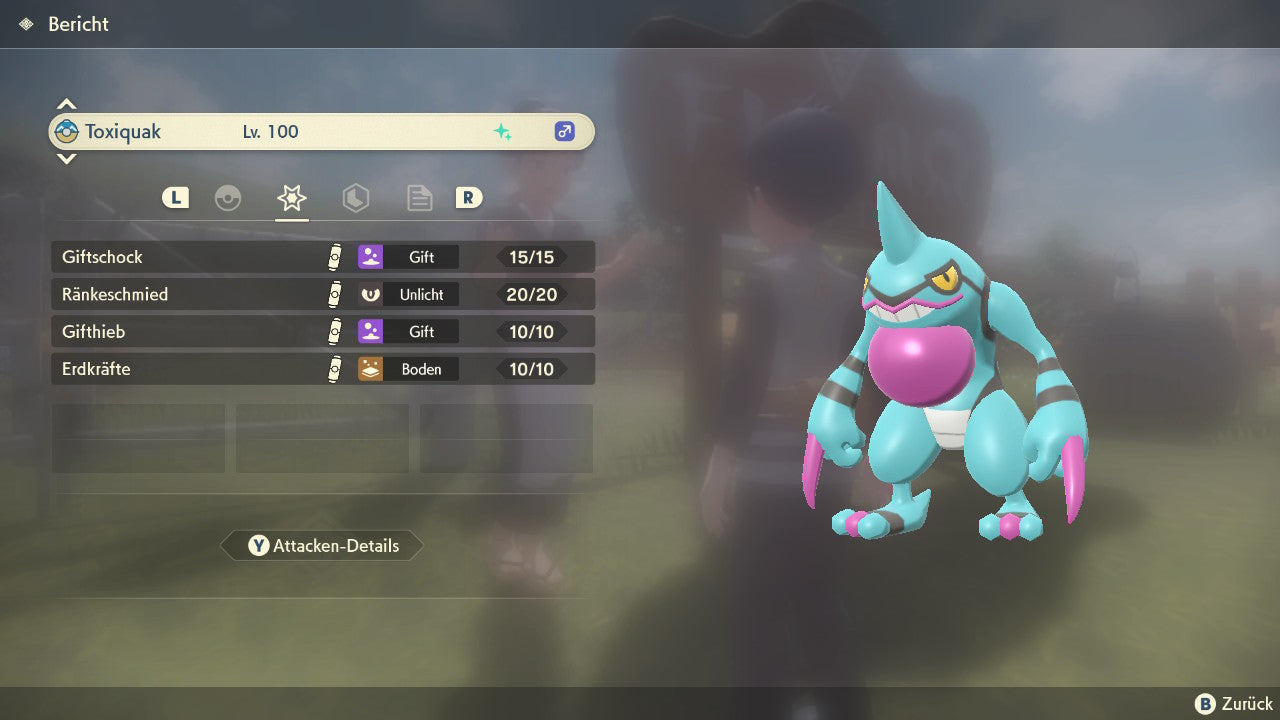
Task: Open Attacken-Details for the moves
Action: pyautogui.click(x=322, y=546)
